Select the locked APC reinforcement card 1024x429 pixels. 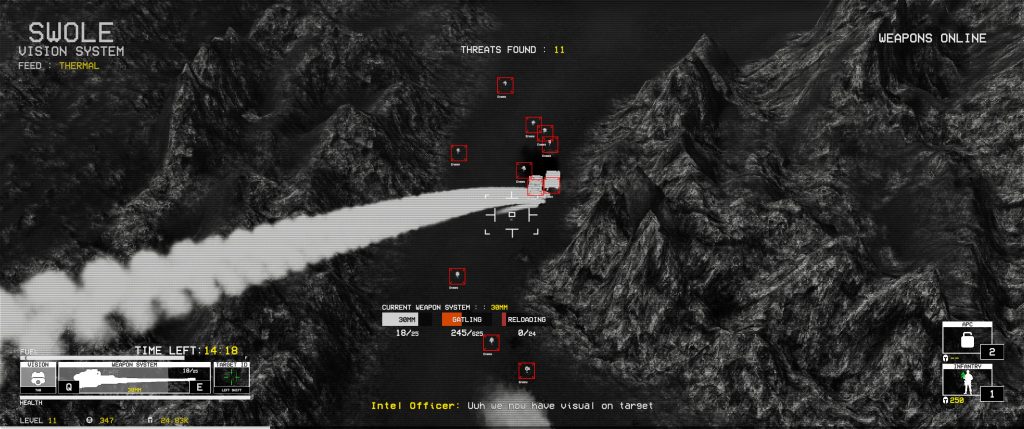tap(967, 341)
